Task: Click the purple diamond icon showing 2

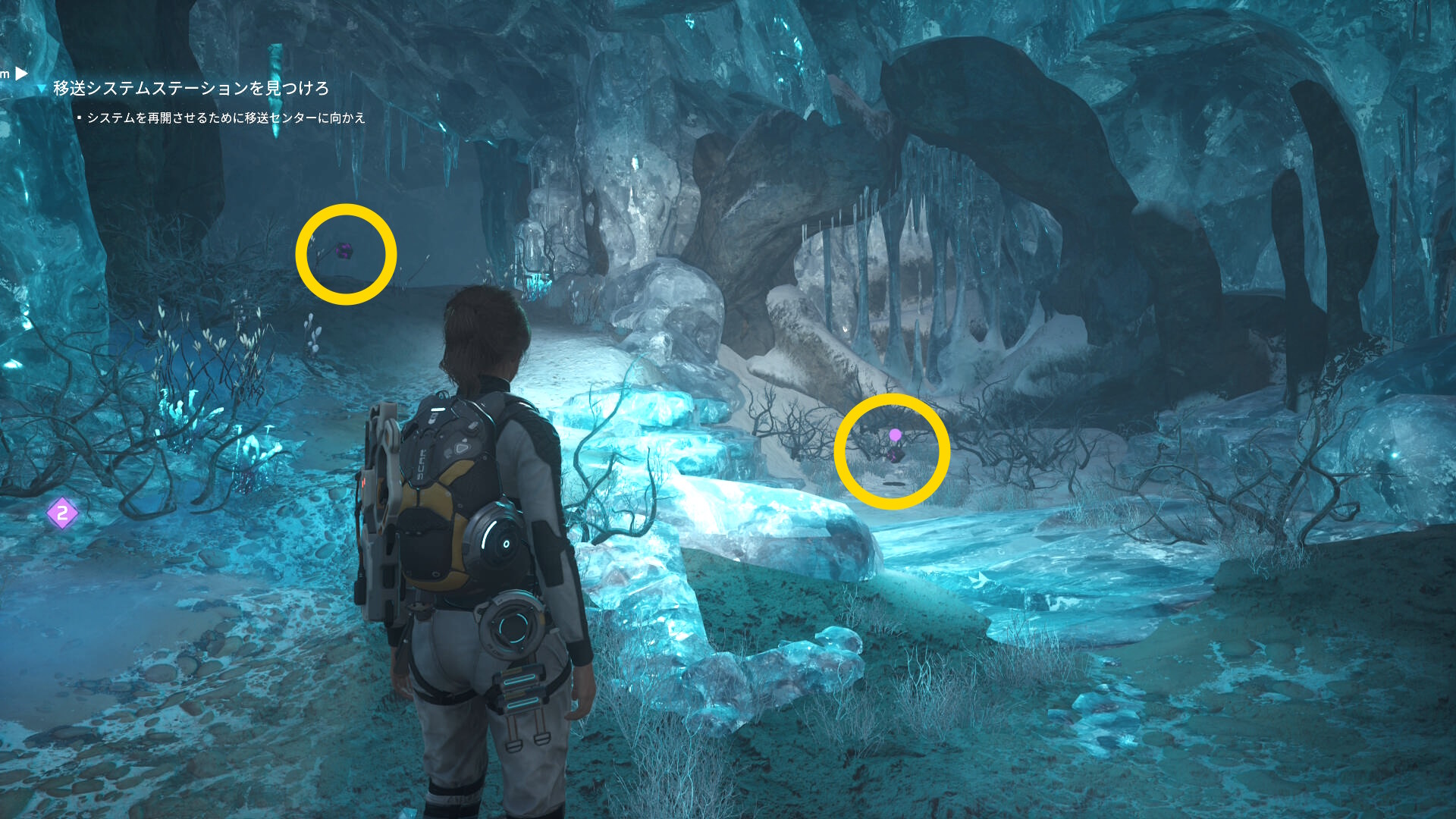Action: coord(62,513)
